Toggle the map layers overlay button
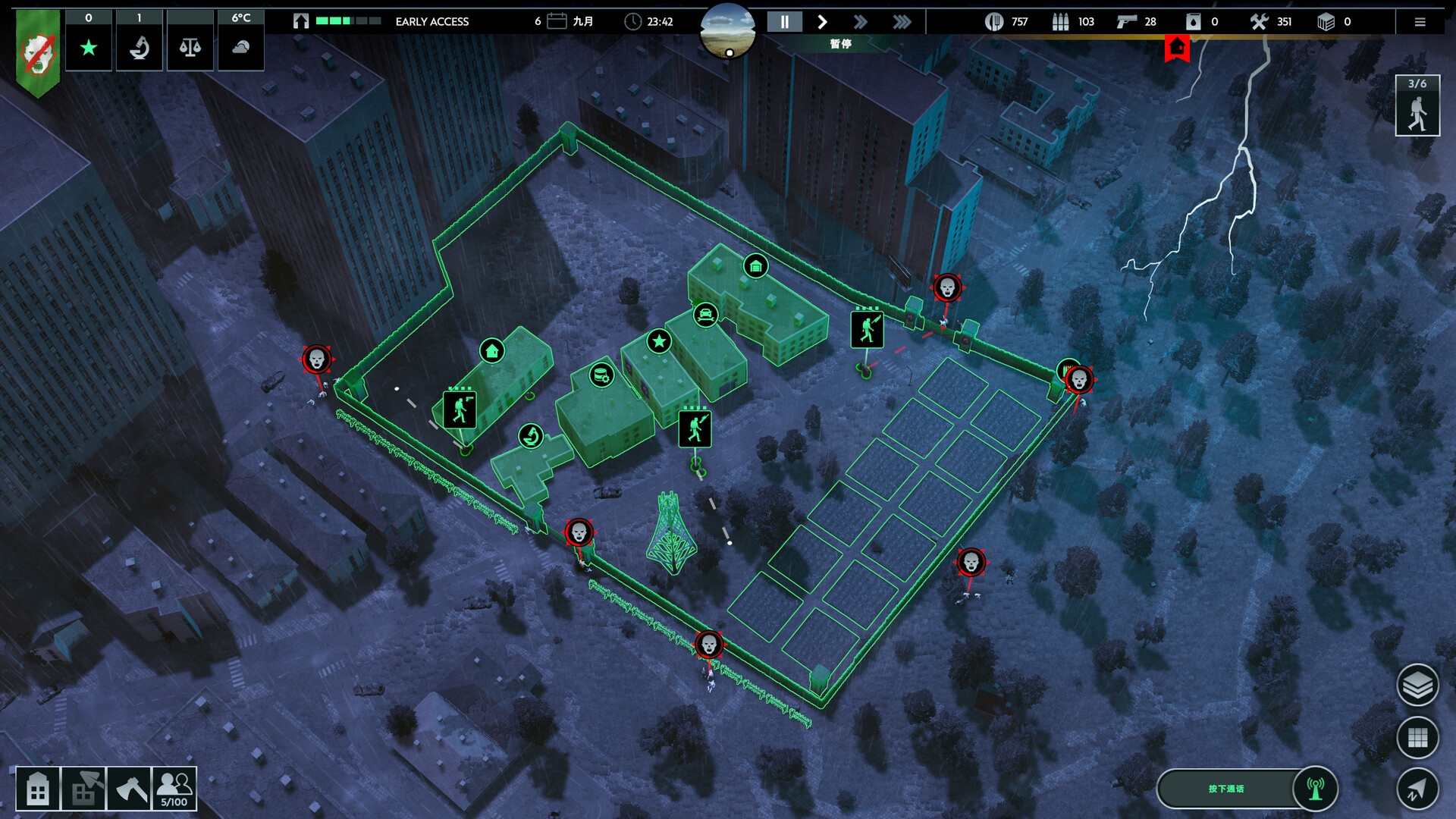 tap(1417, 685)
